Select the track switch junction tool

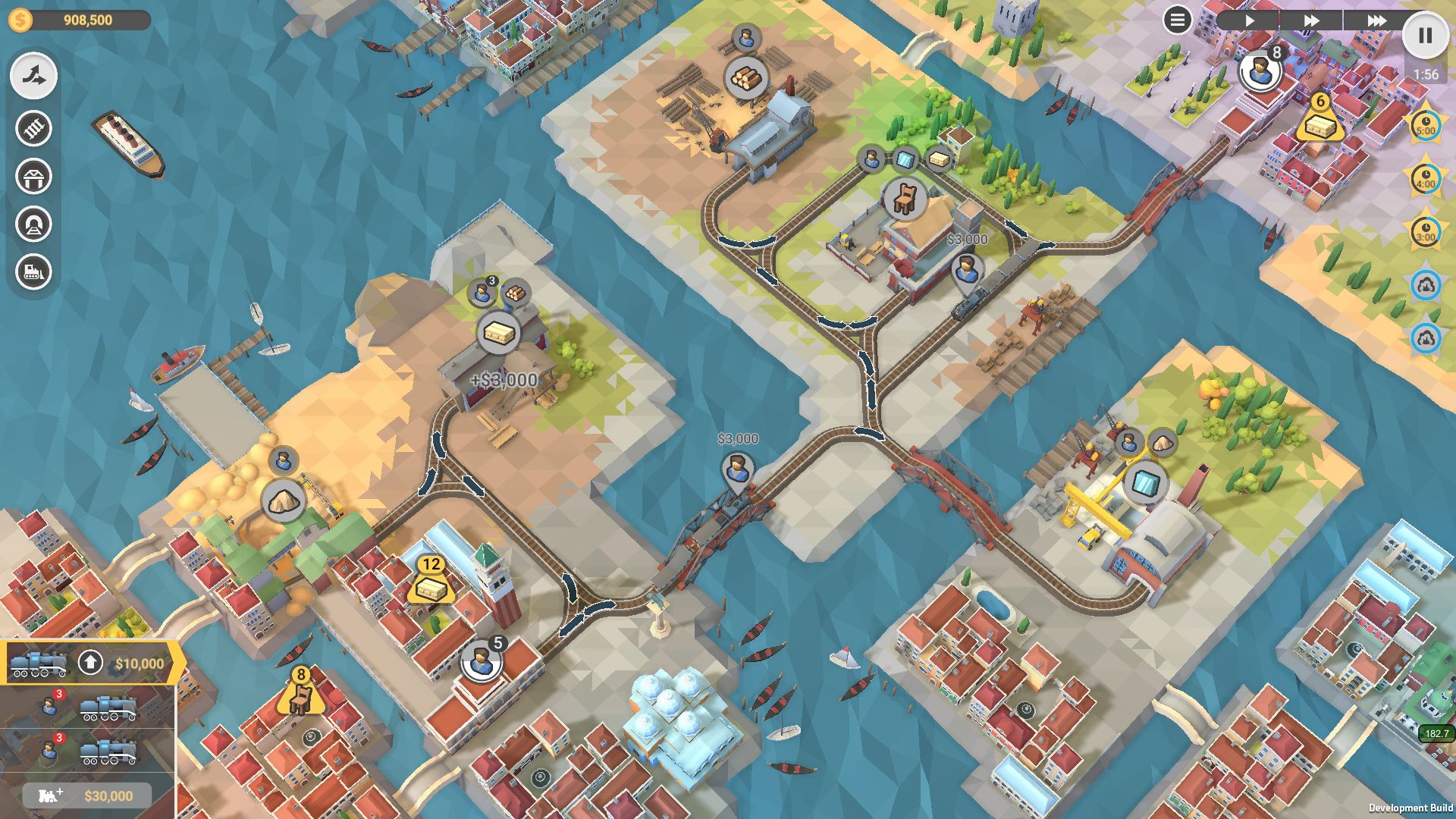coord(33,77)
